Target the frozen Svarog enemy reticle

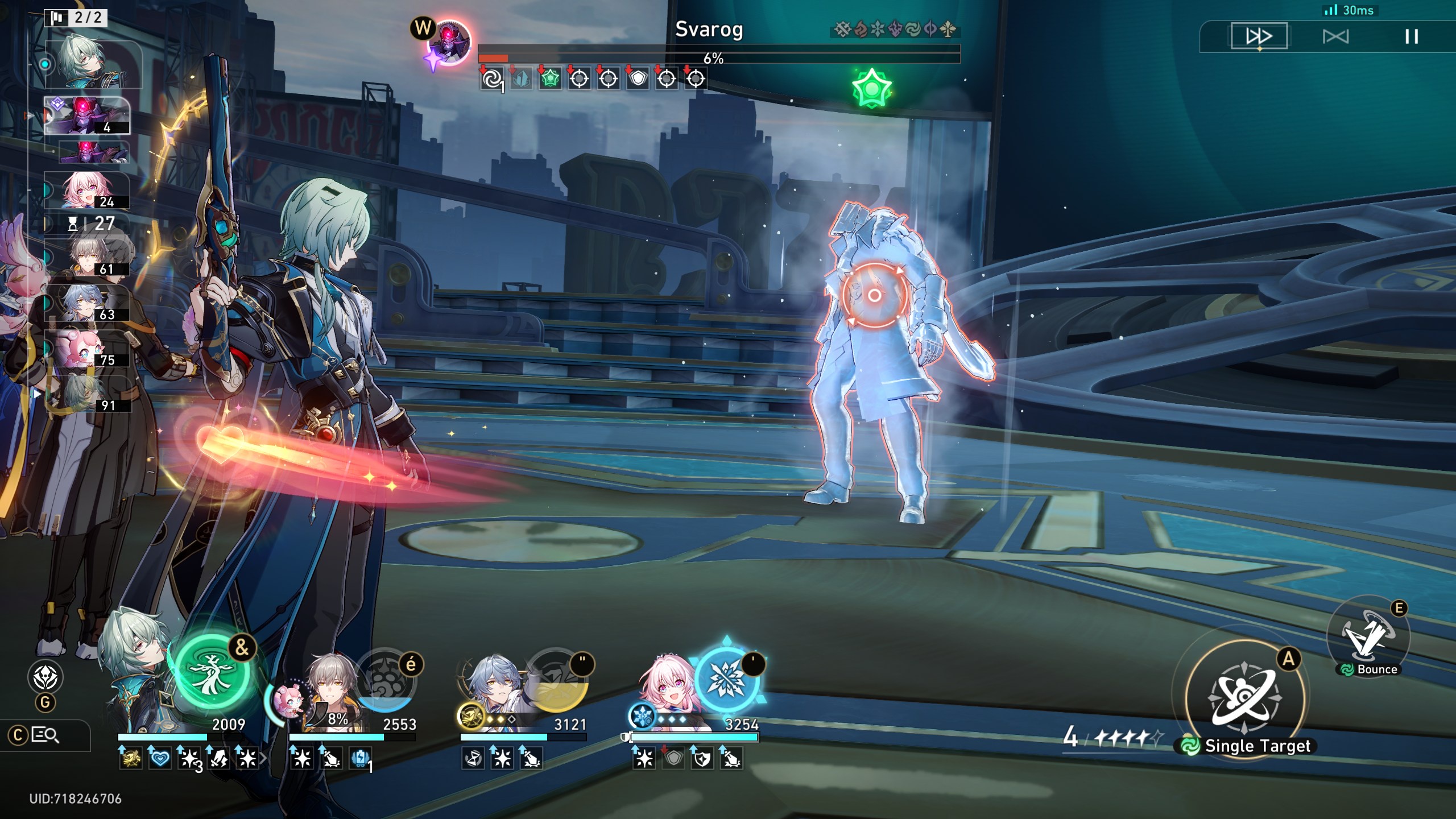point(874,295)
